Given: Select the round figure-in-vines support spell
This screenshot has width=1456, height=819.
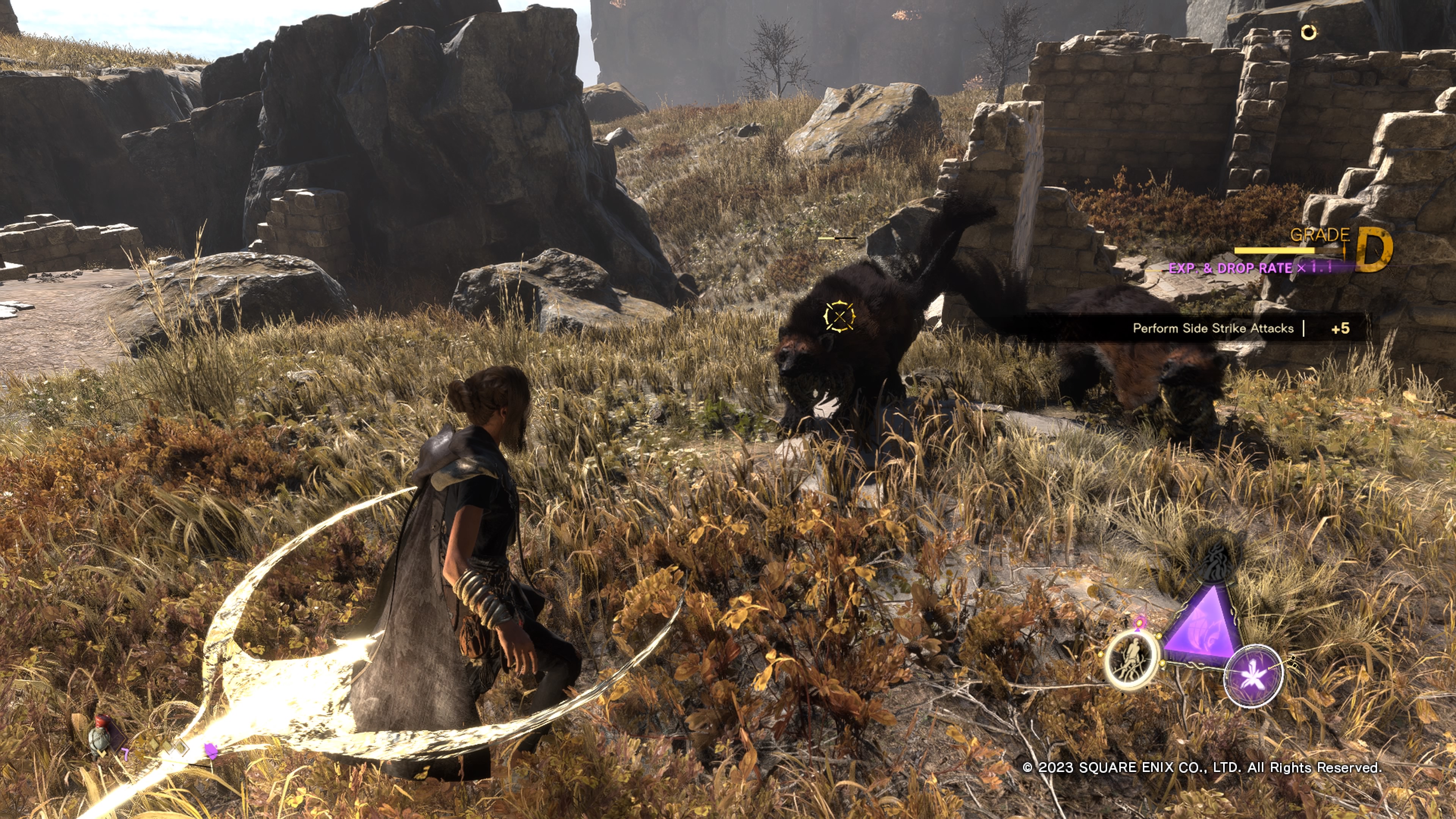Looking at the screenshot, I should 1131,660.
